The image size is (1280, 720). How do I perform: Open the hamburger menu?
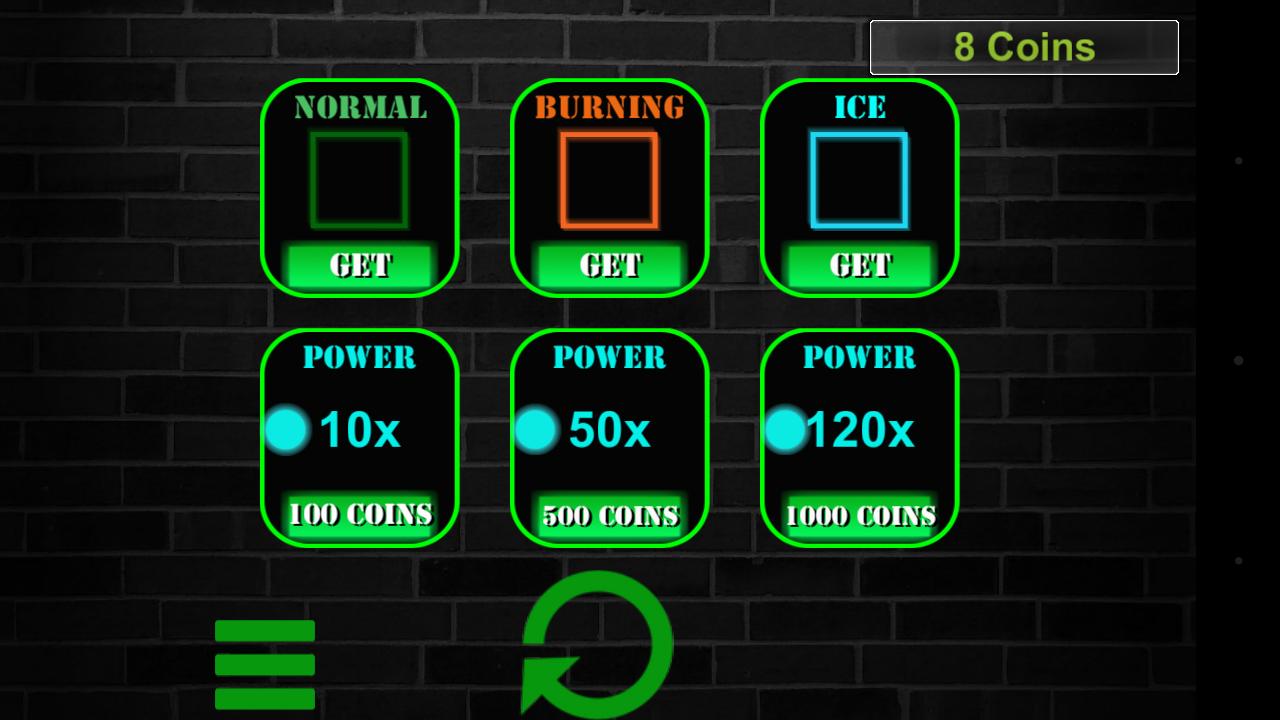[x=264, y=663]
